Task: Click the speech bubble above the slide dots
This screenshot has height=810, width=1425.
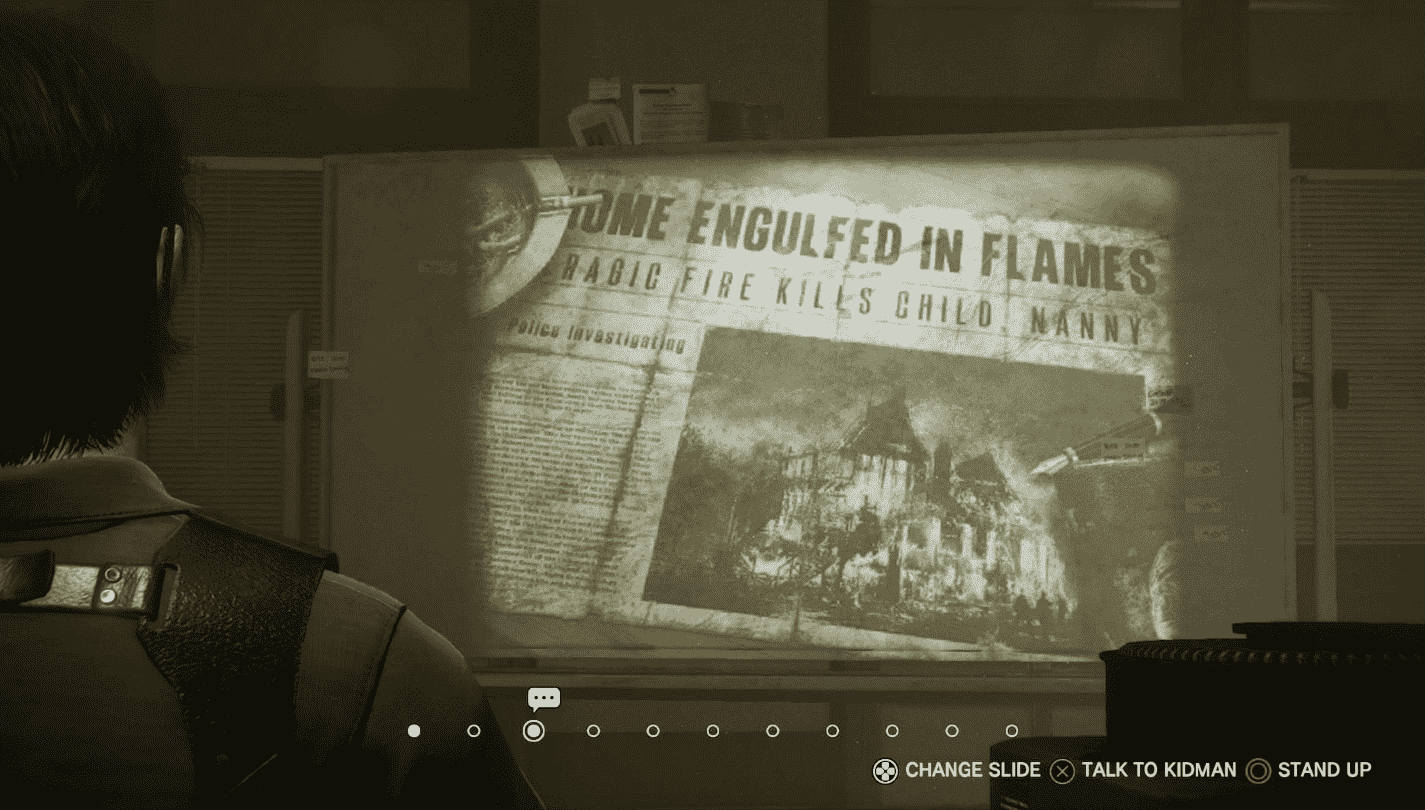Action: [x=544, y=698]
